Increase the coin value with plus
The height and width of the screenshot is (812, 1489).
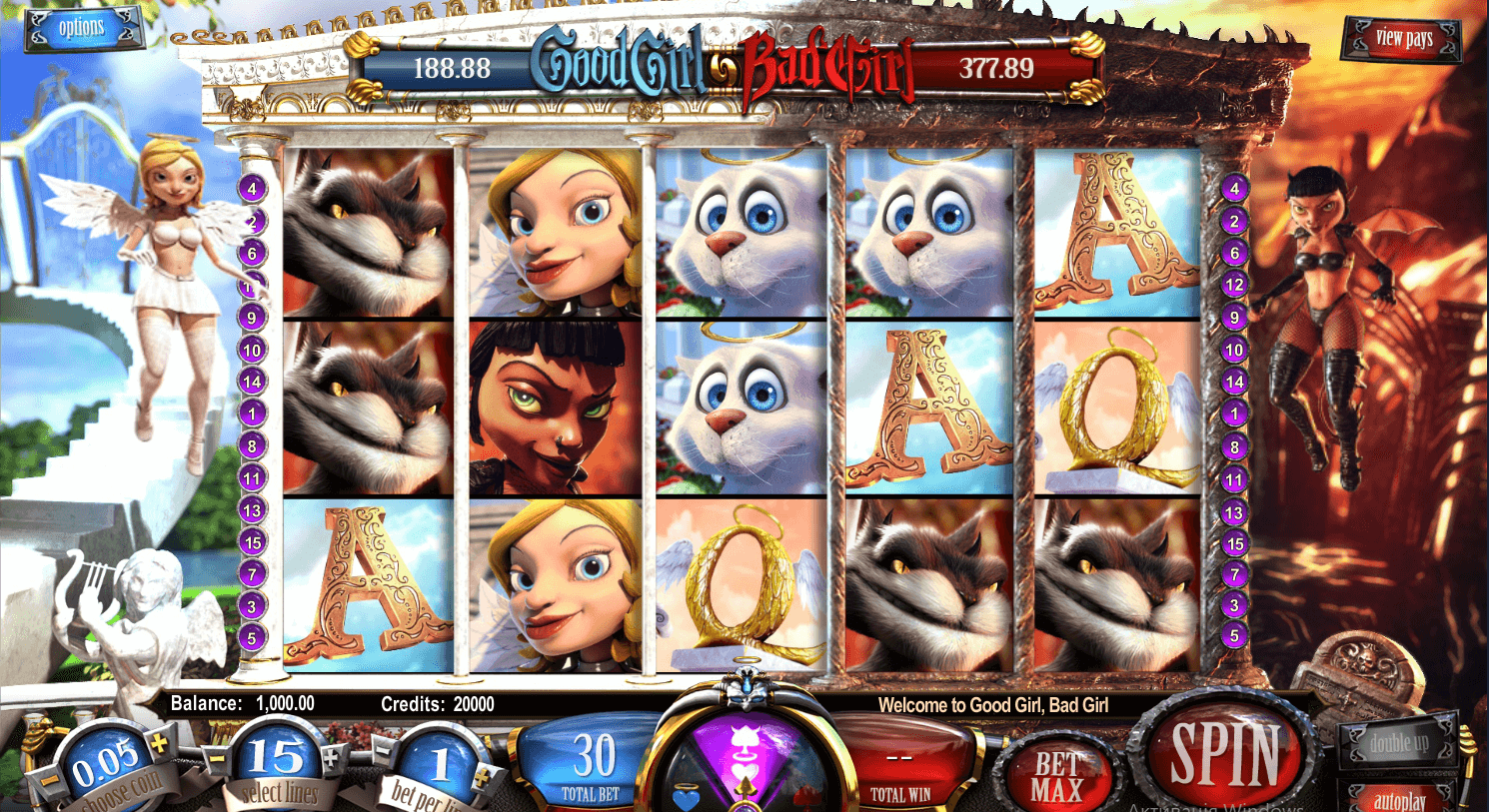coord(157,742)
